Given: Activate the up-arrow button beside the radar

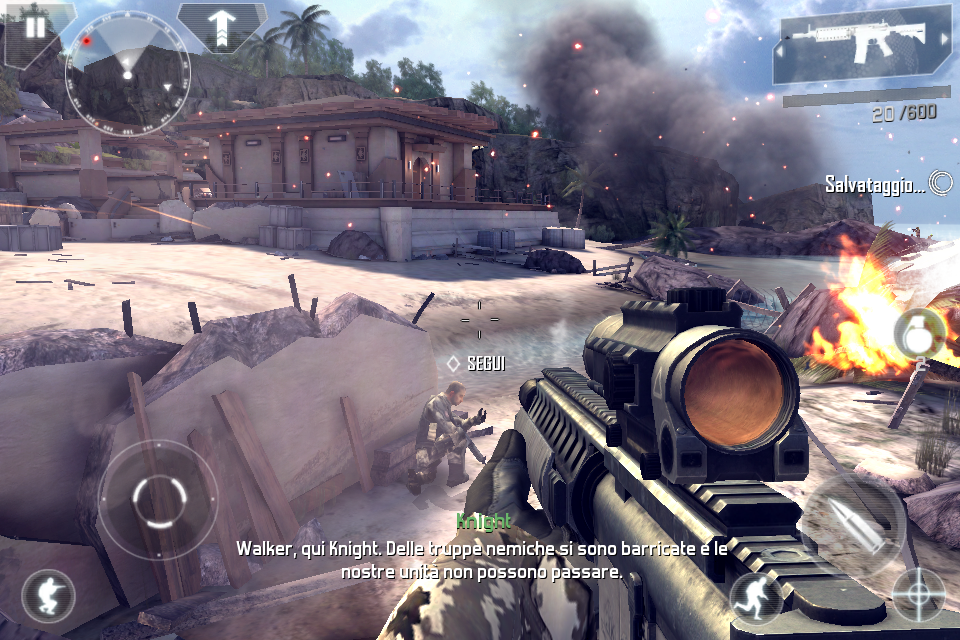Looking at the screenshot, I should click(221, 26).
